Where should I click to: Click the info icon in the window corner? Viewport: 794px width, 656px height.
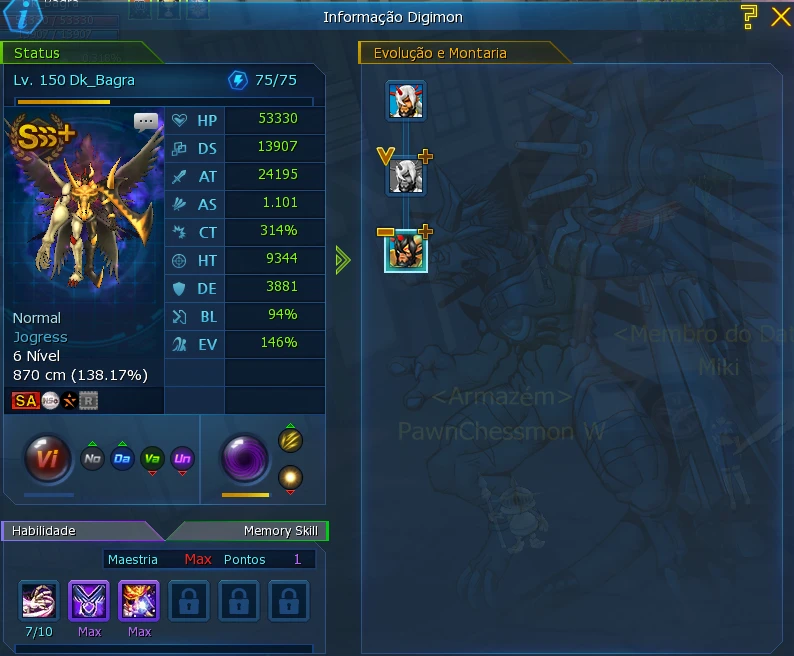point(24,18)
